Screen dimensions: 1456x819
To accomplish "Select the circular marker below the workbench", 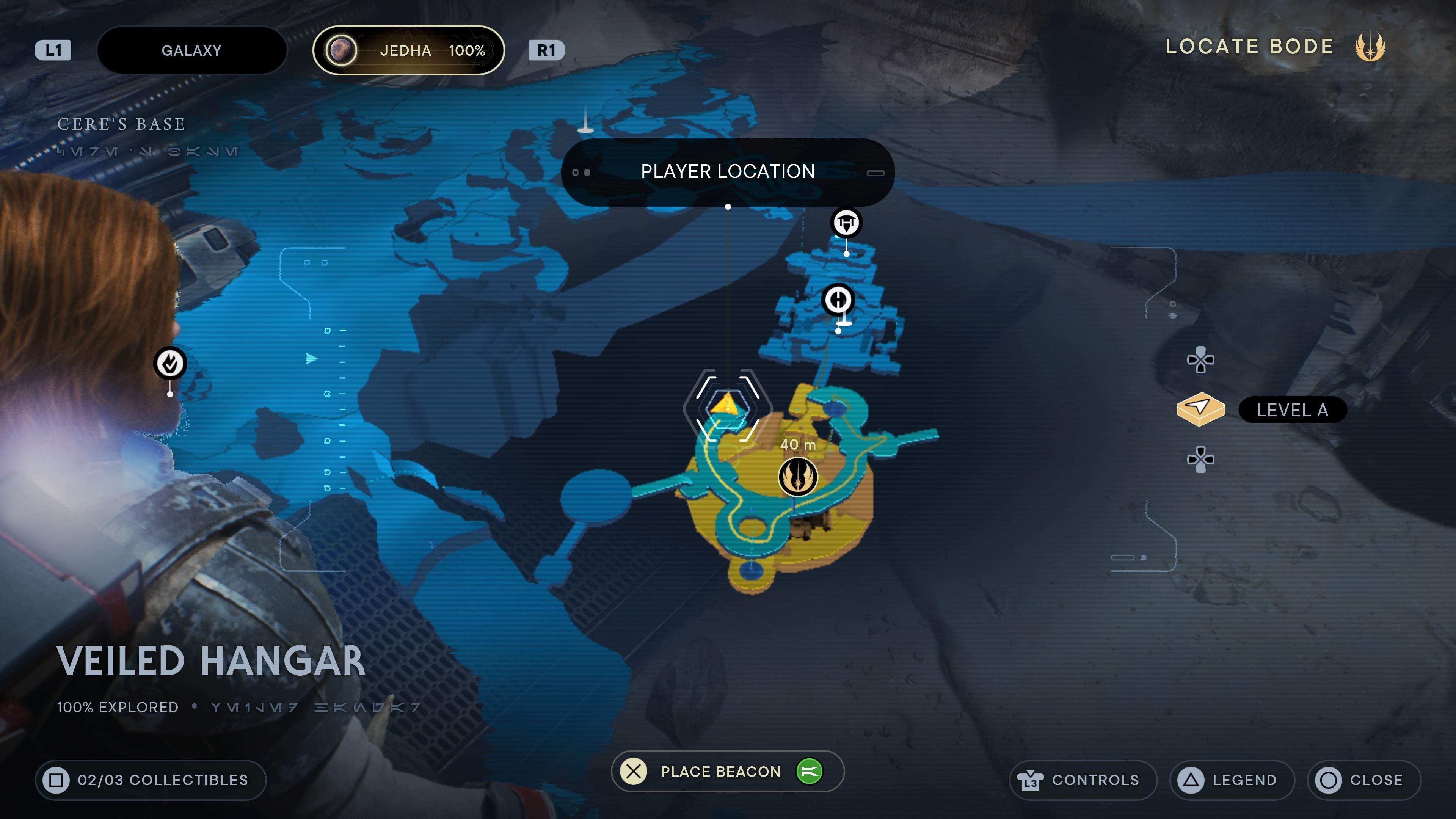I will pos(838,300).
